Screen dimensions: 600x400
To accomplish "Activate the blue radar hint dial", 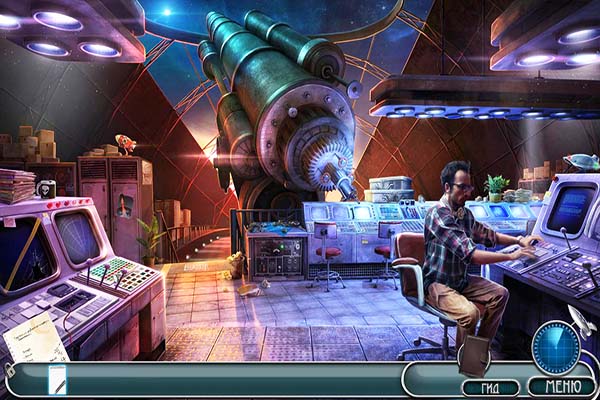I will point(556,347).
